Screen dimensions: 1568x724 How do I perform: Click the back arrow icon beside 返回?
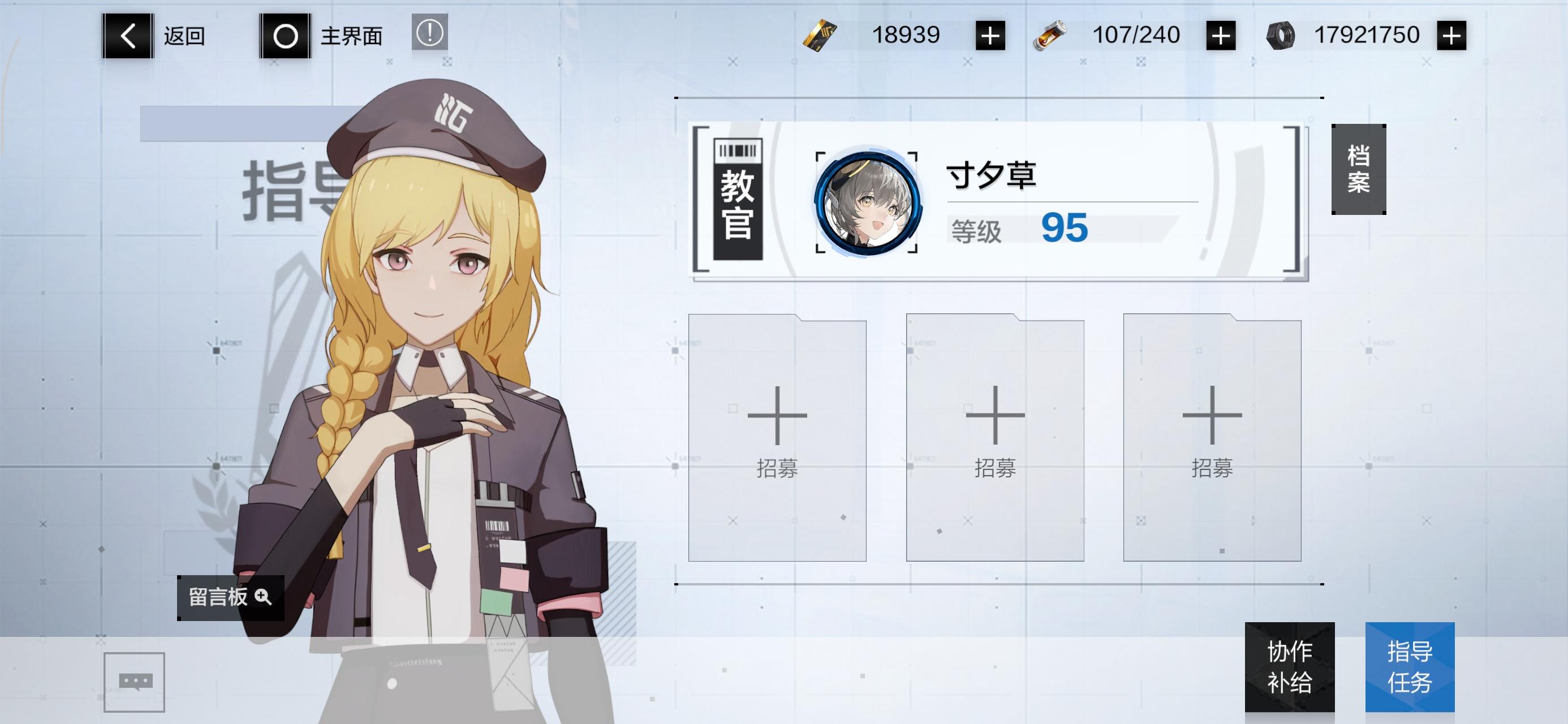pyautogui.click(x=126, y=35)
